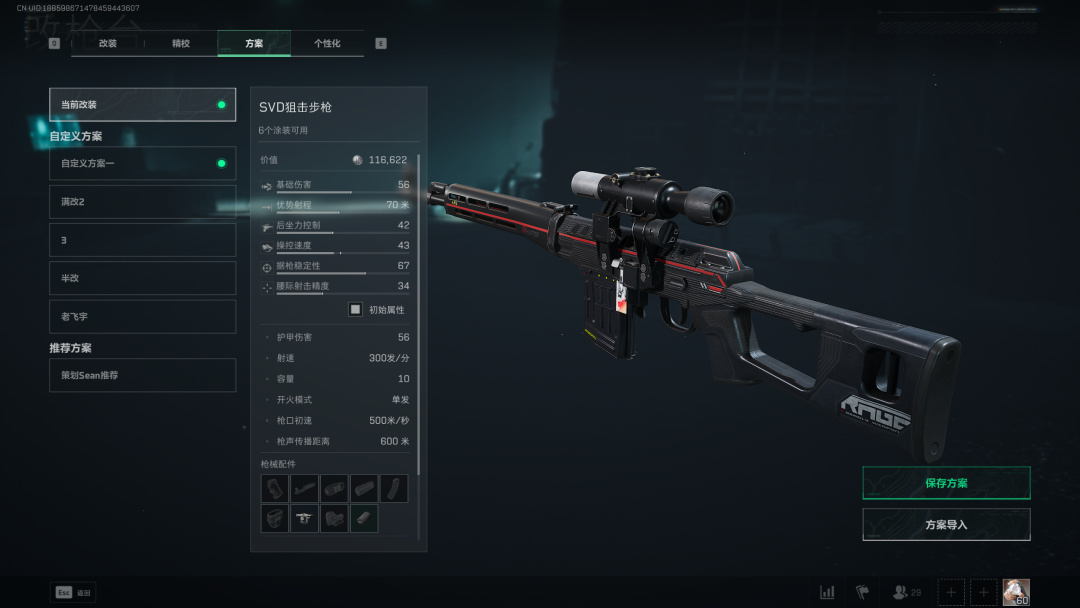Image resolution: width=1080 pixels, height=608 pixels.
Task: Open 方案导入 to import a preset
Action: [946, 524]
